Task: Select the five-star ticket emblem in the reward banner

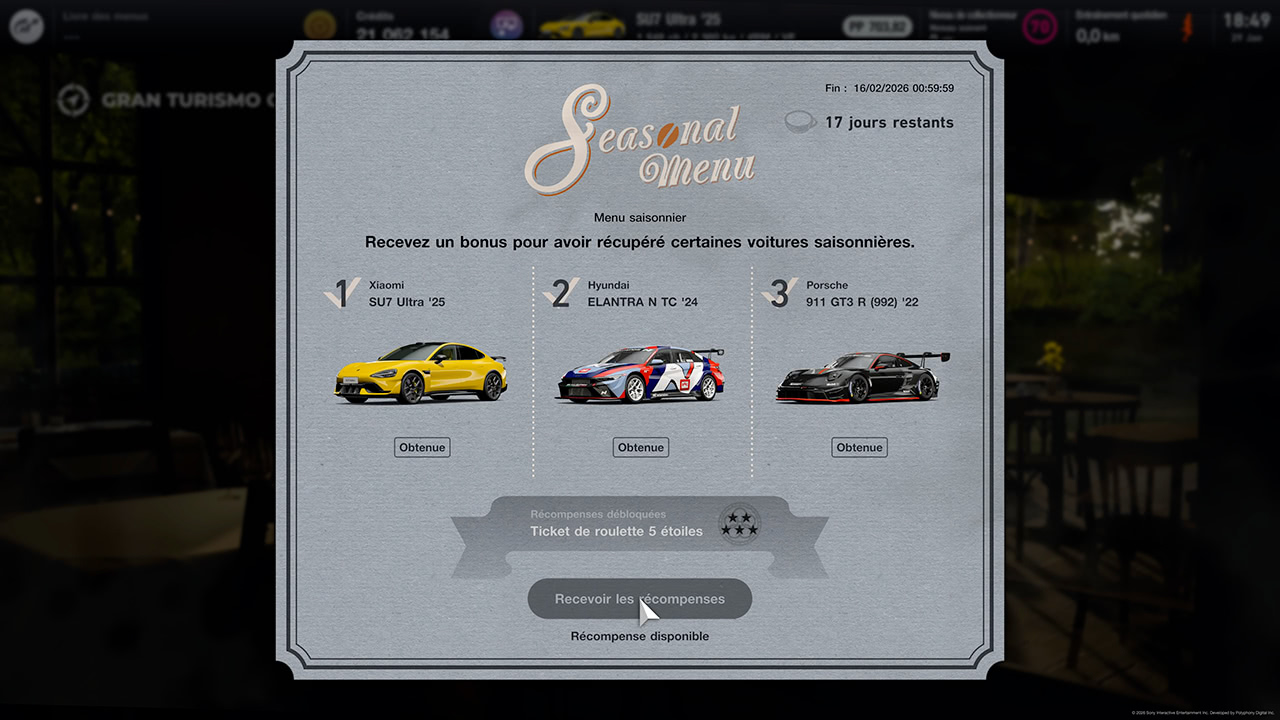Action: pos(738,523)
